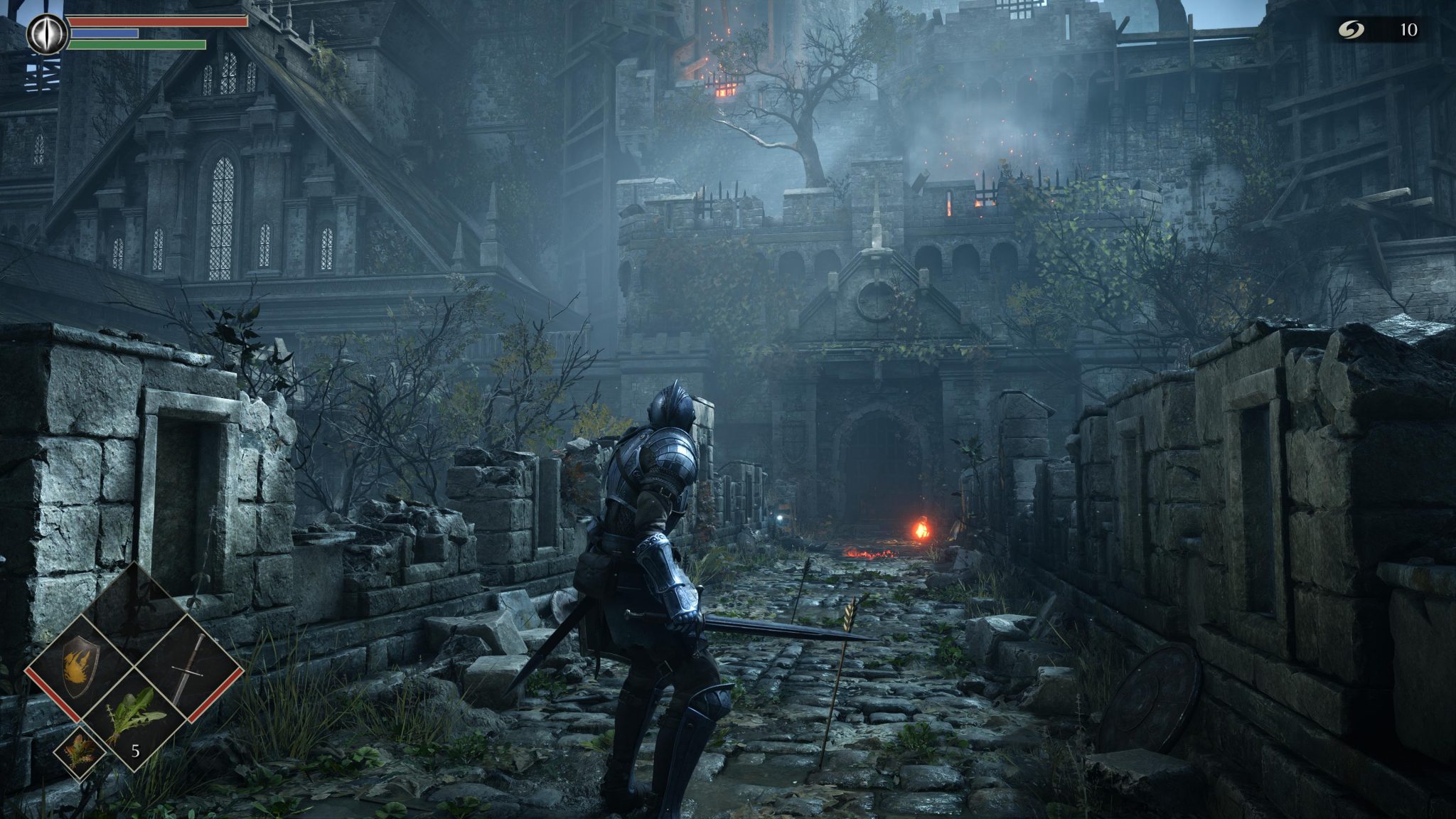
Task: Click the round character emblem icon
Action: pos(48,33)
